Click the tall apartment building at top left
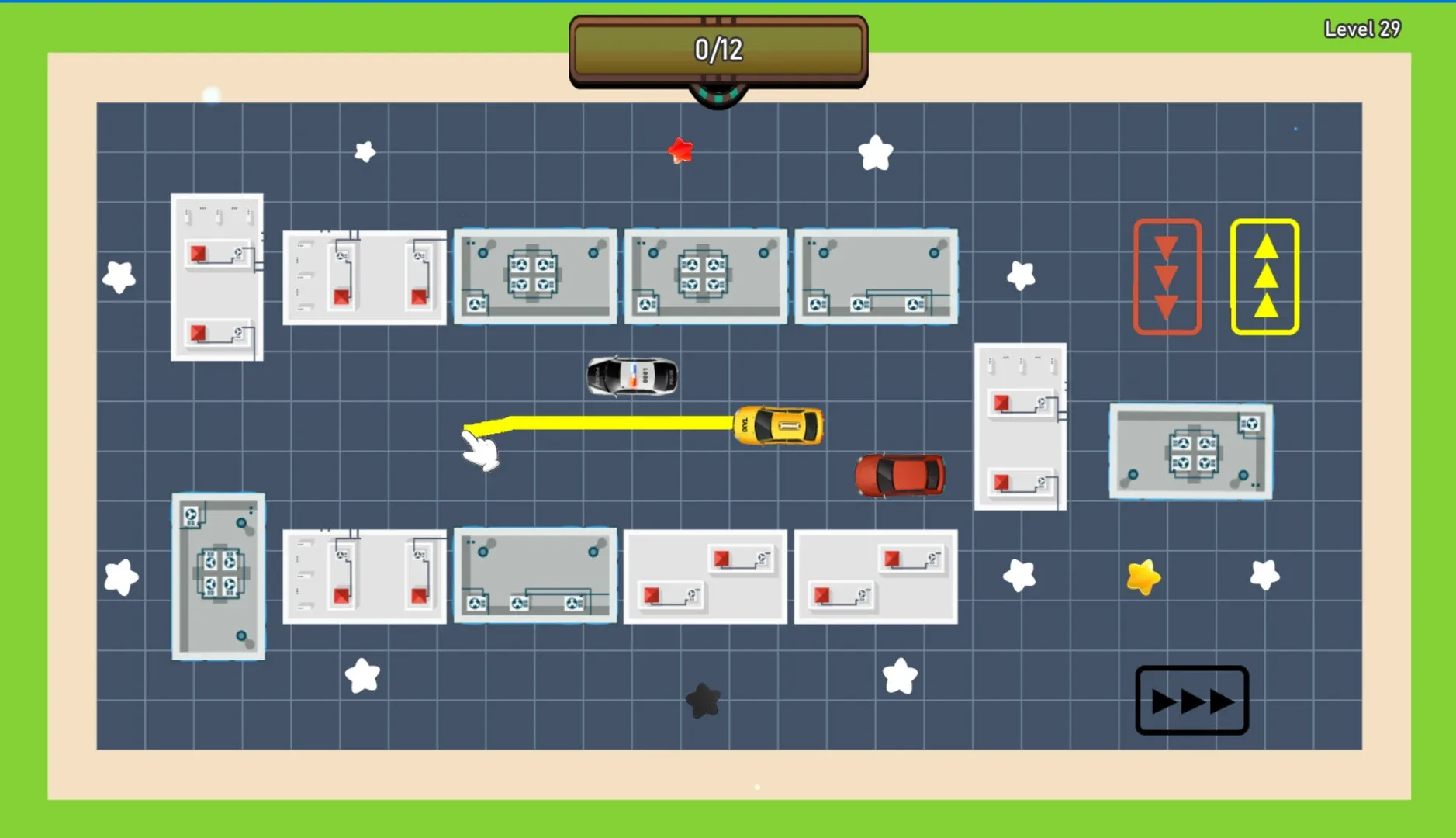Viewport: 1456px width, 838px height. (217, 278)
